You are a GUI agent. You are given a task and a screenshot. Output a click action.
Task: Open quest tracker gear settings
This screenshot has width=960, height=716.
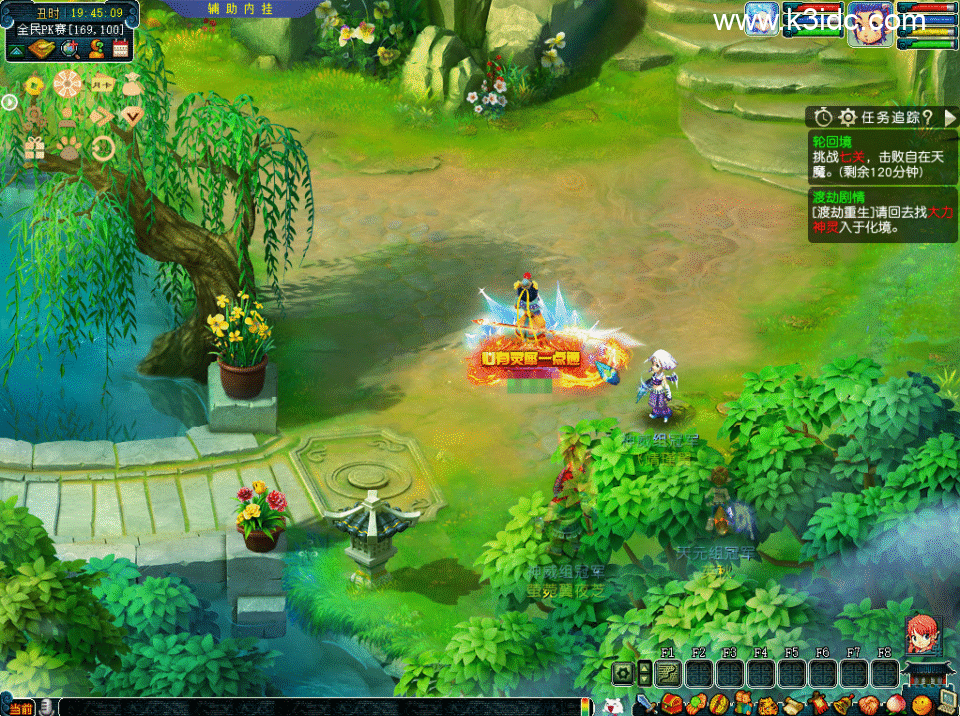pyautogui.click(x=847, y=117)
